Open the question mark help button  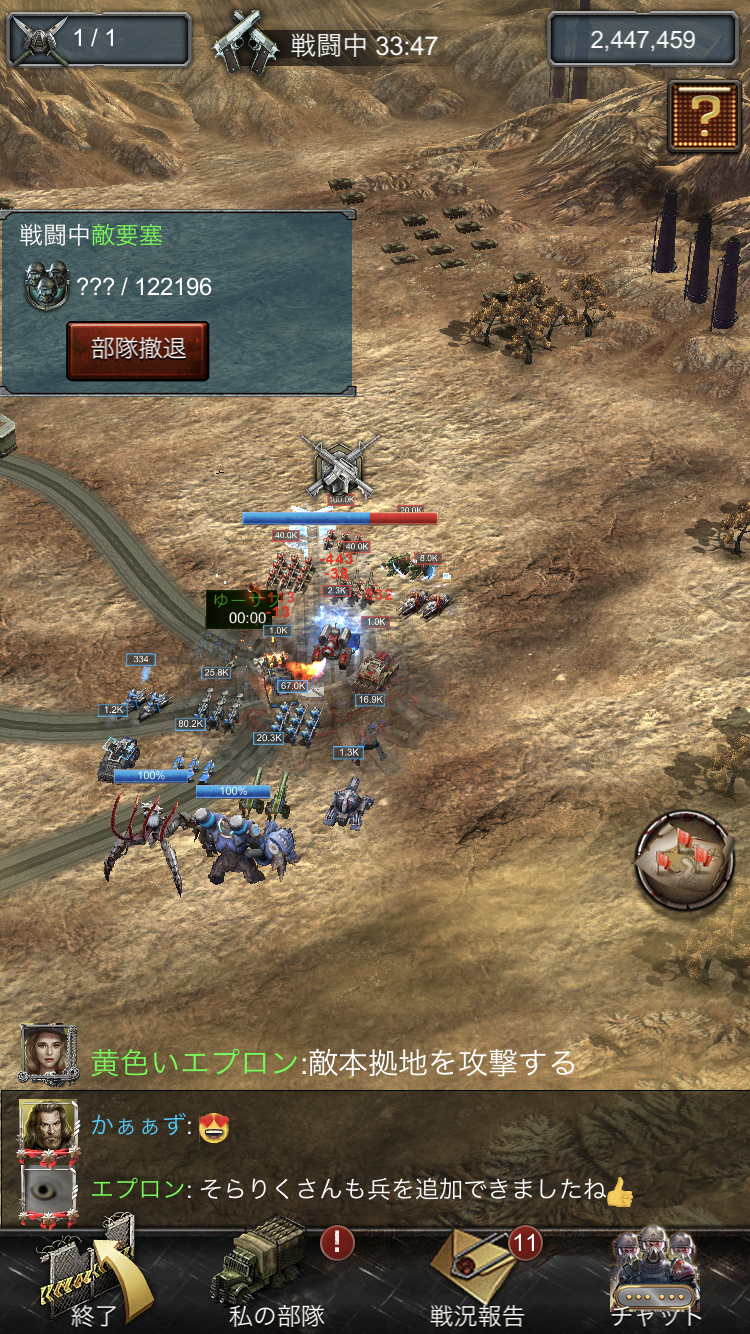(x=704, y=117)
